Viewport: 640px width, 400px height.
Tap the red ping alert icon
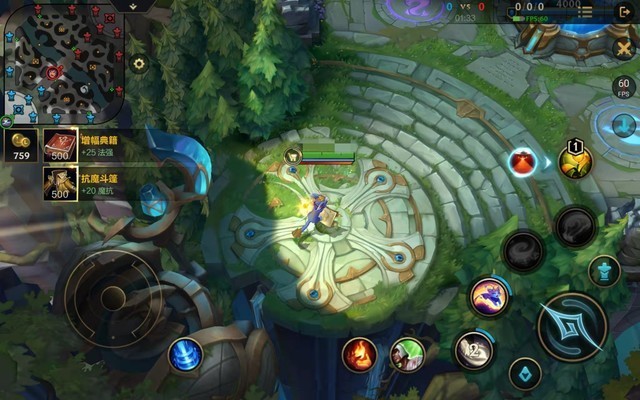tap(522, 161)
